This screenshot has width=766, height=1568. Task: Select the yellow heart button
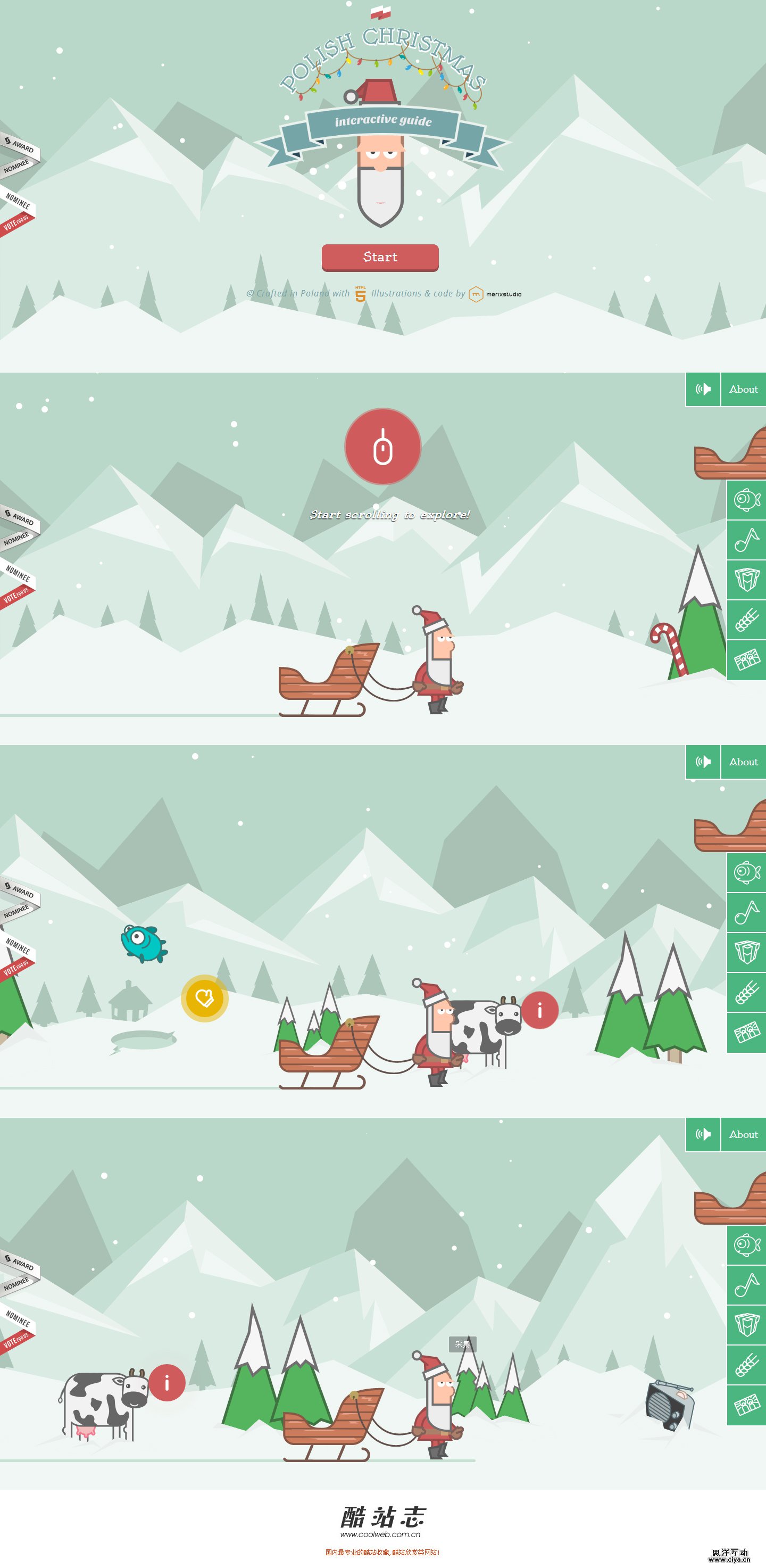click(204, 997)
